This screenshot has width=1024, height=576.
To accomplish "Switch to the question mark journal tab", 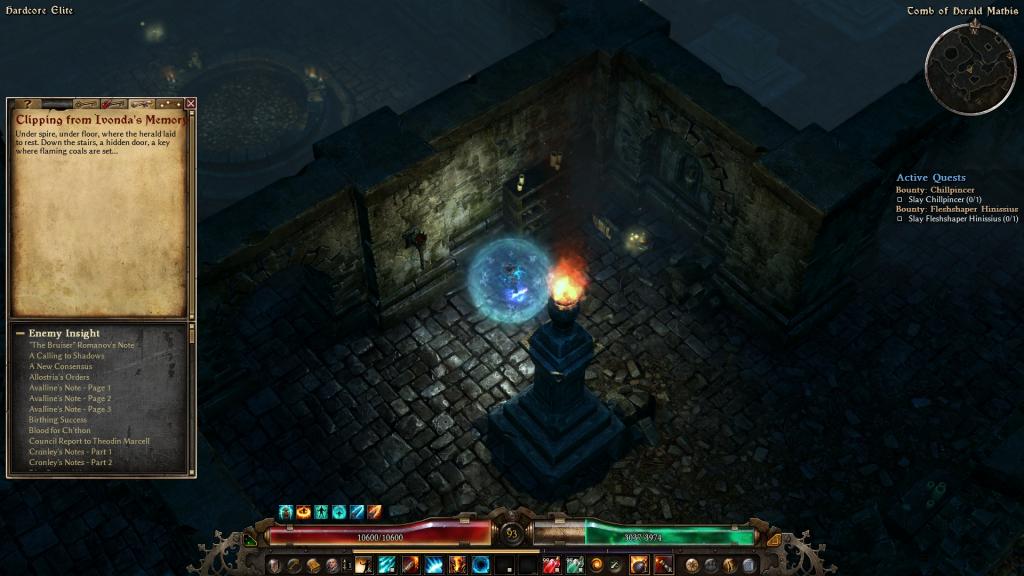I will 27,103.
